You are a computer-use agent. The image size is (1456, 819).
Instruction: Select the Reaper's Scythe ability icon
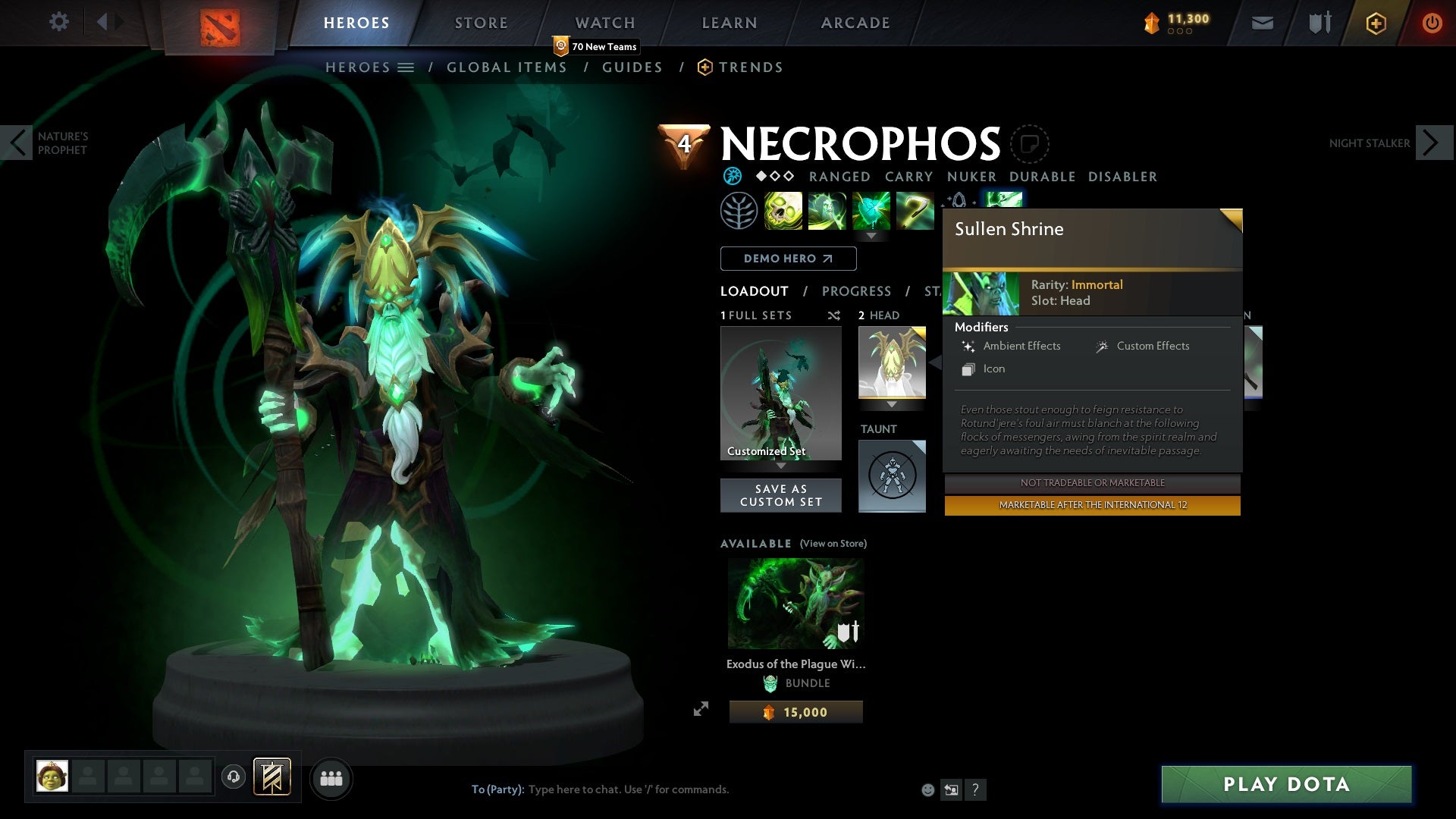[x=914, y=210]
